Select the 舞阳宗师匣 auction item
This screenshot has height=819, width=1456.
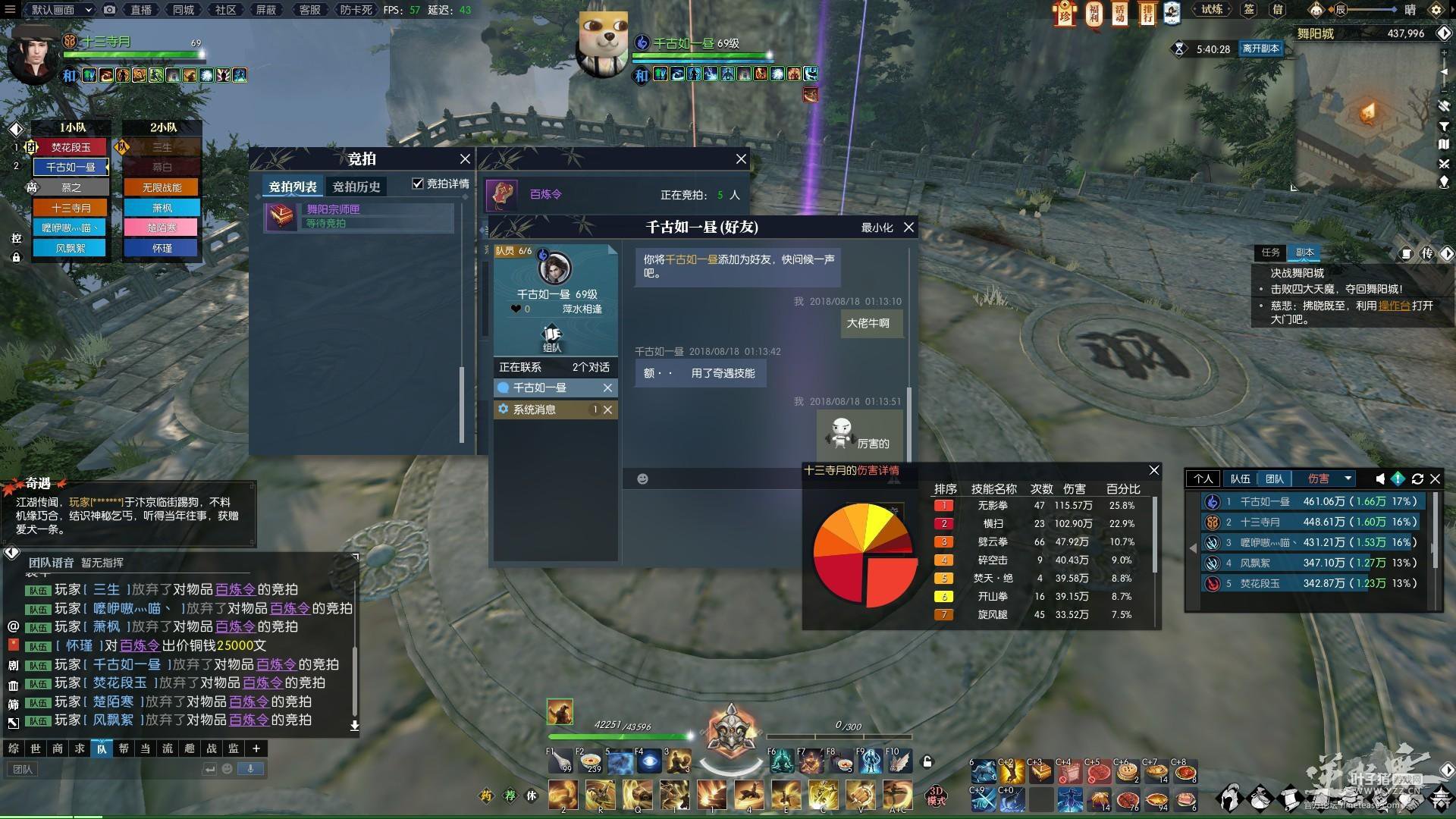click(359, 216)
